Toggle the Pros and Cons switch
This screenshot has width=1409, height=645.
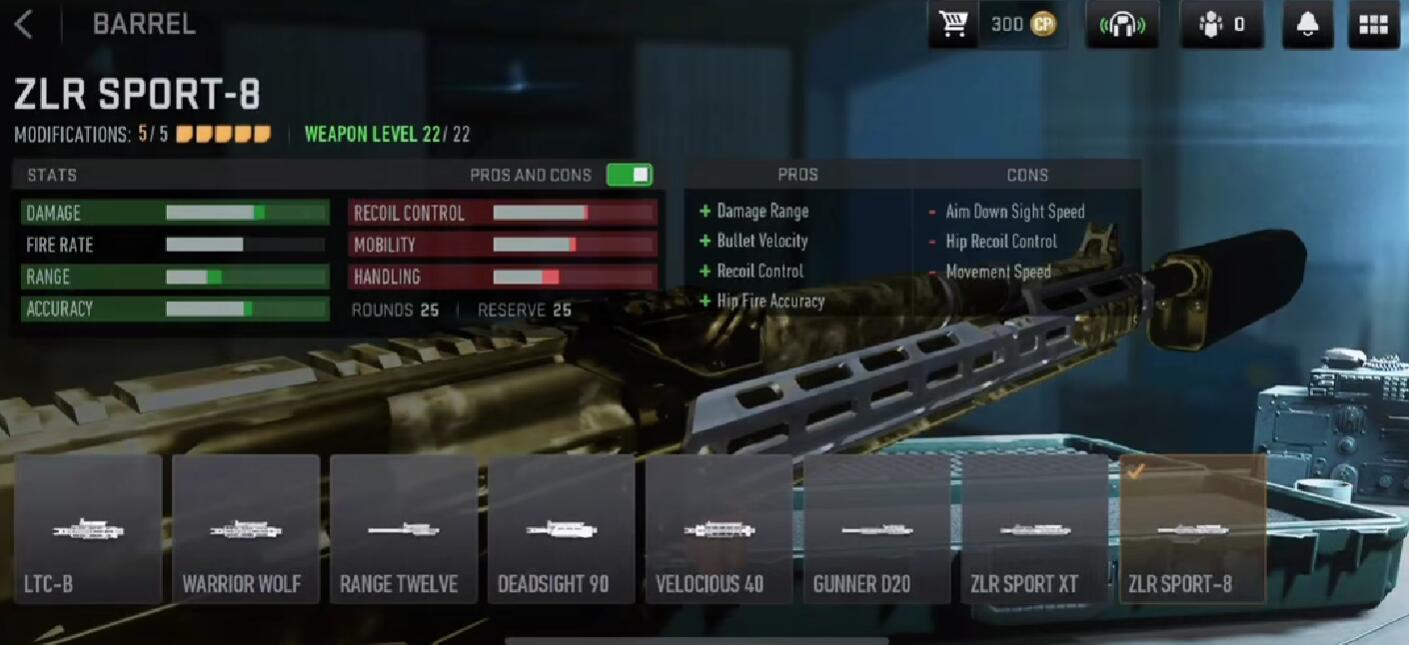tap(629, 175)
